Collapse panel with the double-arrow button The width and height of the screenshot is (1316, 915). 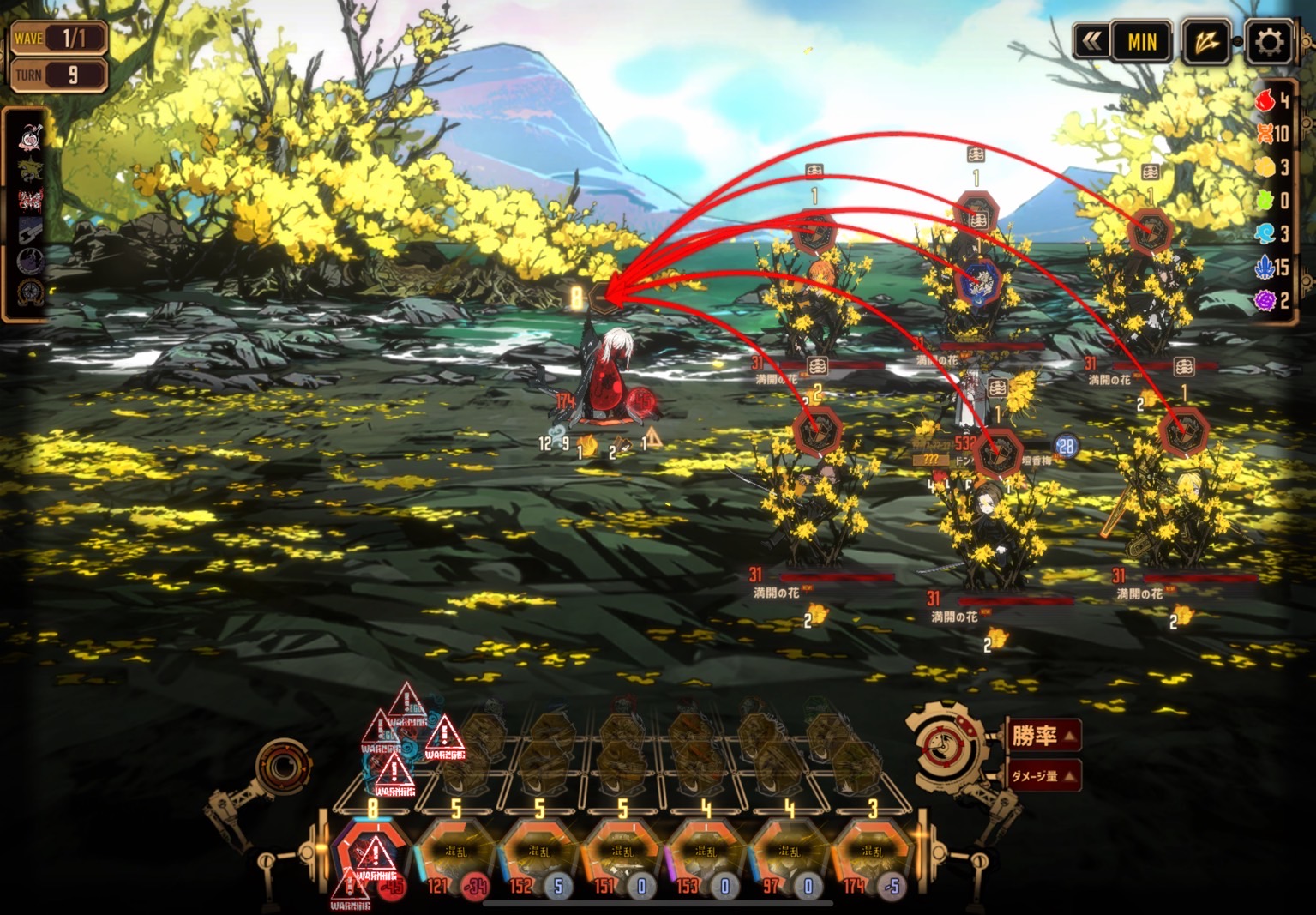coord(1091,41)
